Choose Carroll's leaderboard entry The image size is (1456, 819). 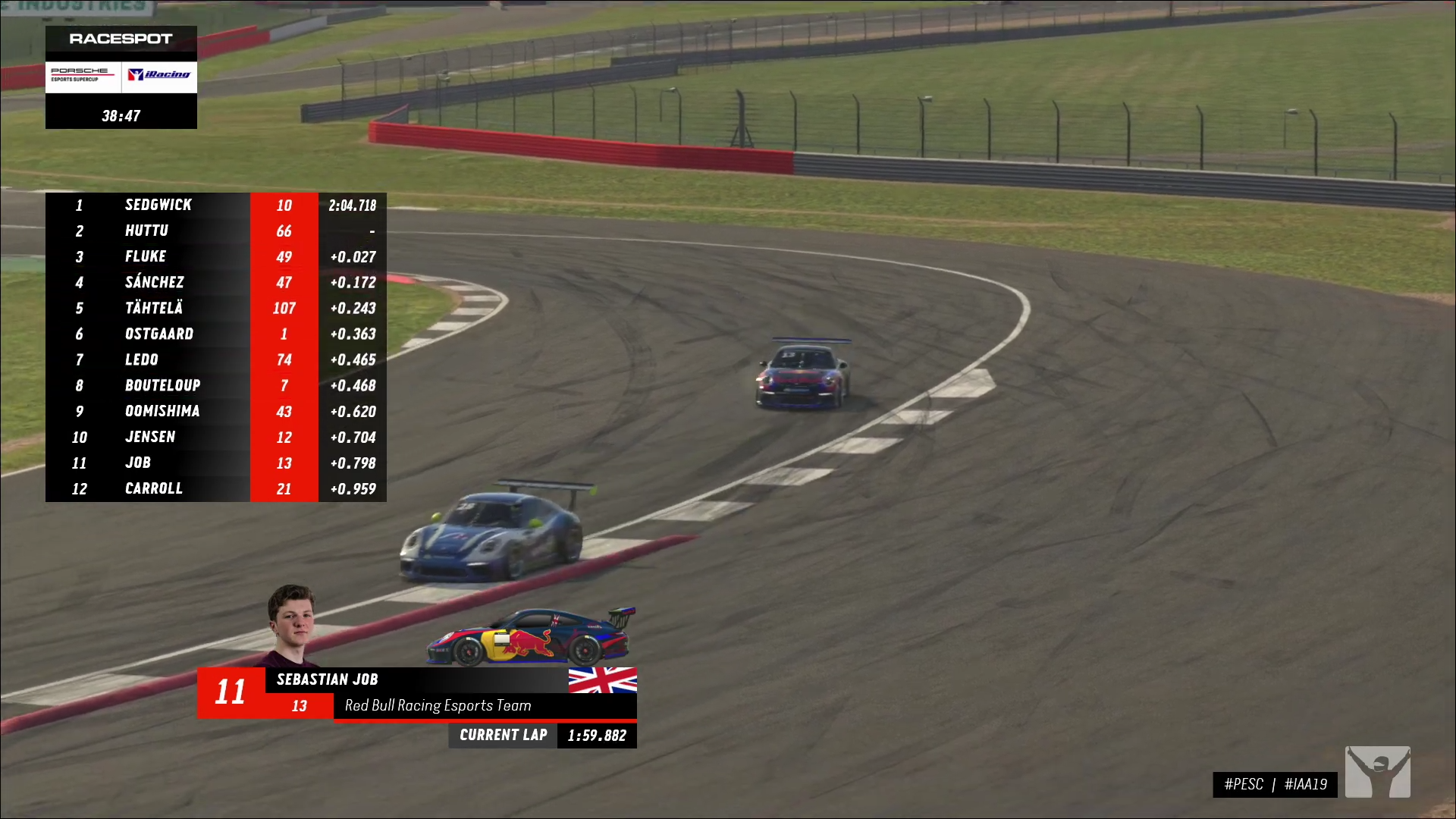click(215, 488)
